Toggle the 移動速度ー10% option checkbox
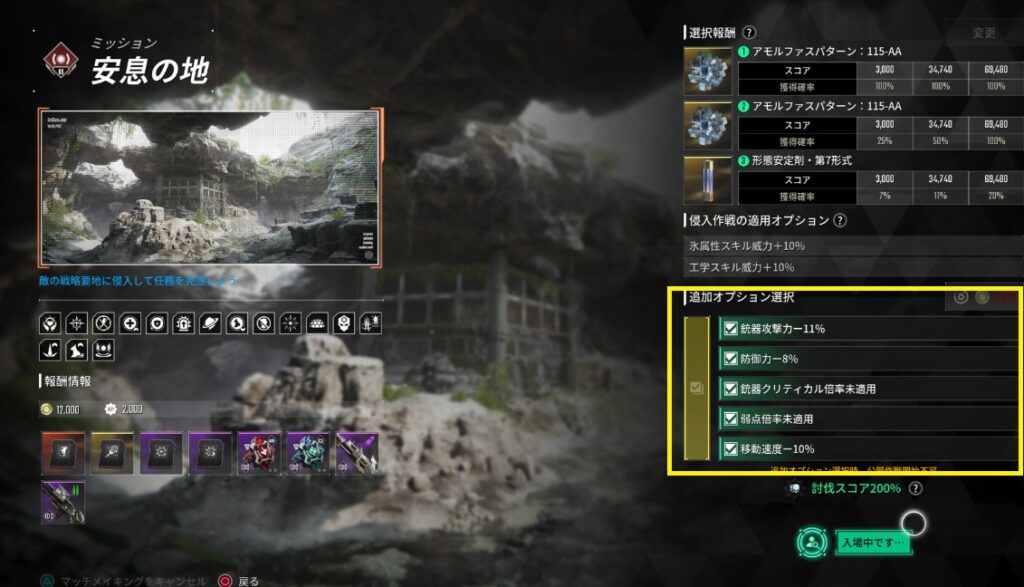Image resolution: width=1024 pixels, height=587 pixels. point(730,449)
